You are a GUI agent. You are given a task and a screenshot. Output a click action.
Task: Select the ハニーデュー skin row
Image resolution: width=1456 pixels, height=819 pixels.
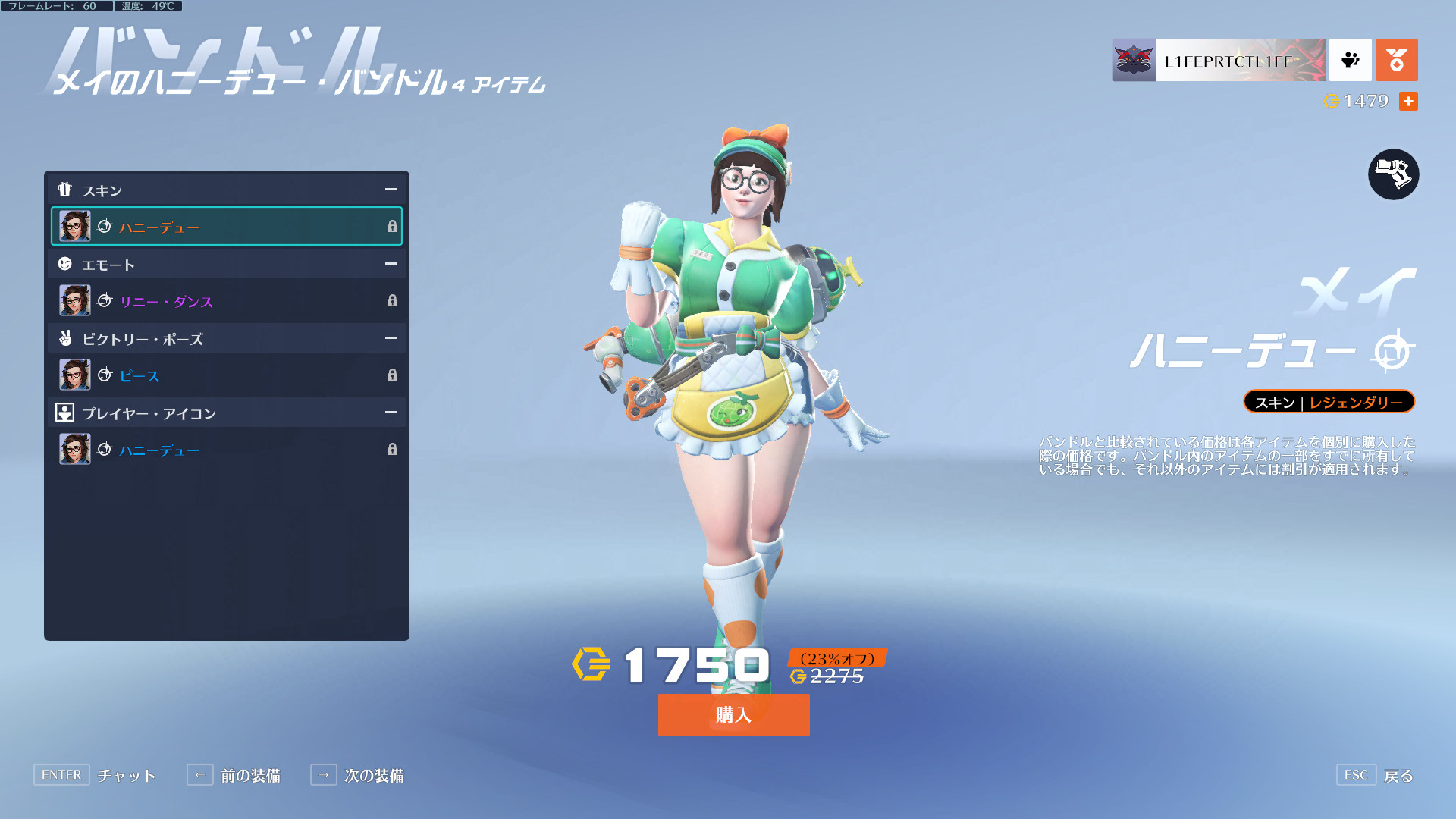(226, 226)
